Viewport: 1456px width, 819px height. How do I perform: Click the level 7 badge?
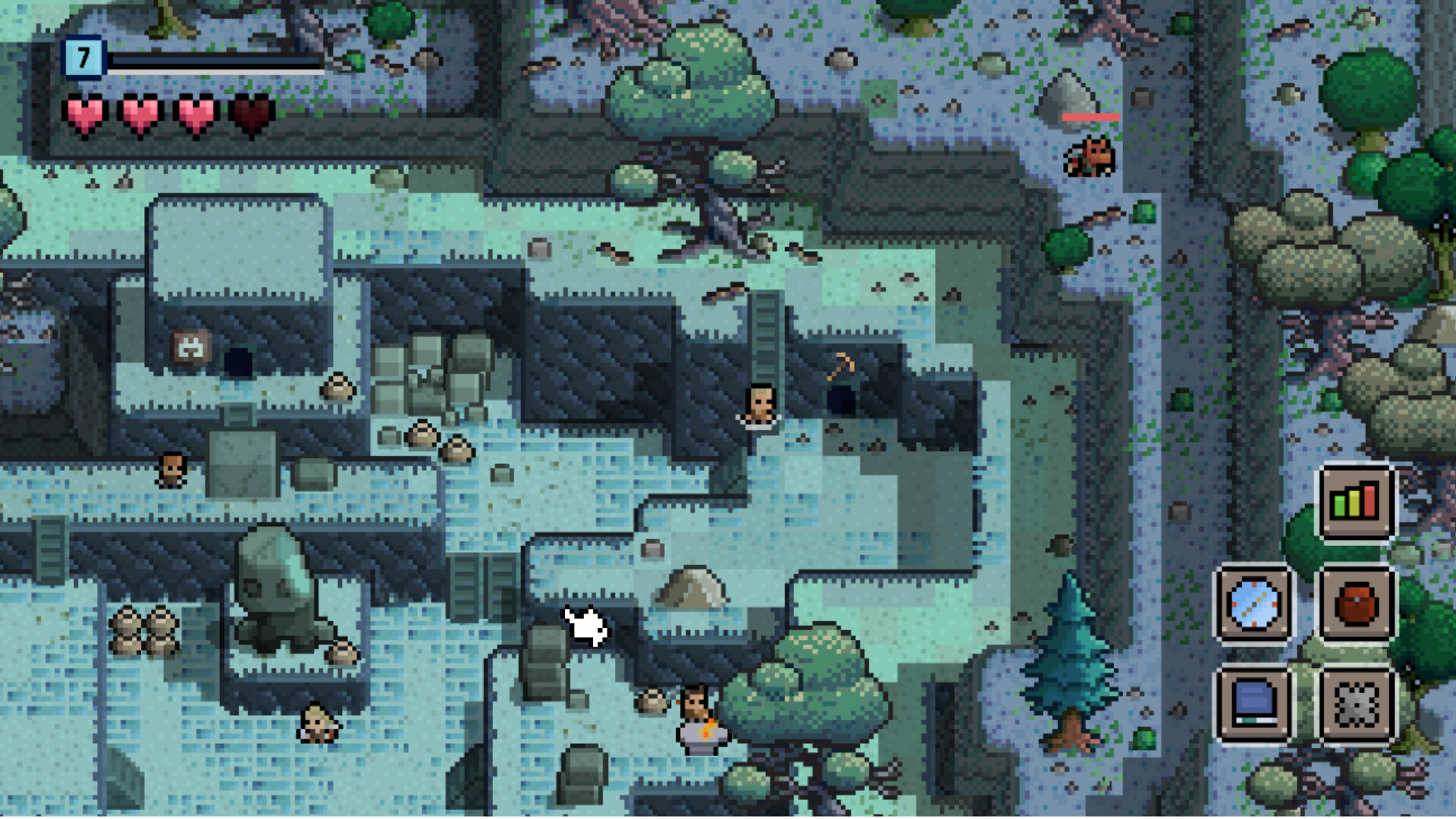[x=83, y=55]
